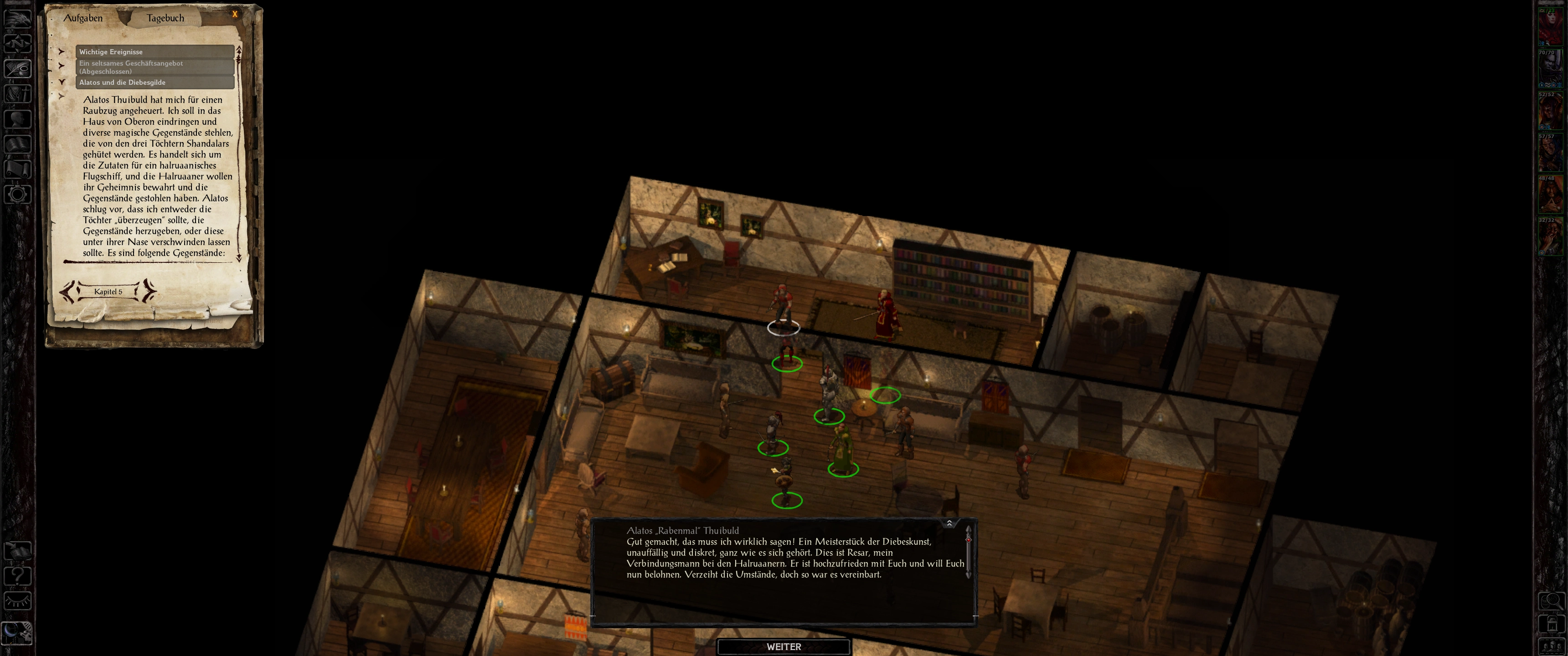Toggle the closed-eye hide interface icon
Image resolution: width=1568 pixels, height=656 pixels.
click(x=18, y=602)
